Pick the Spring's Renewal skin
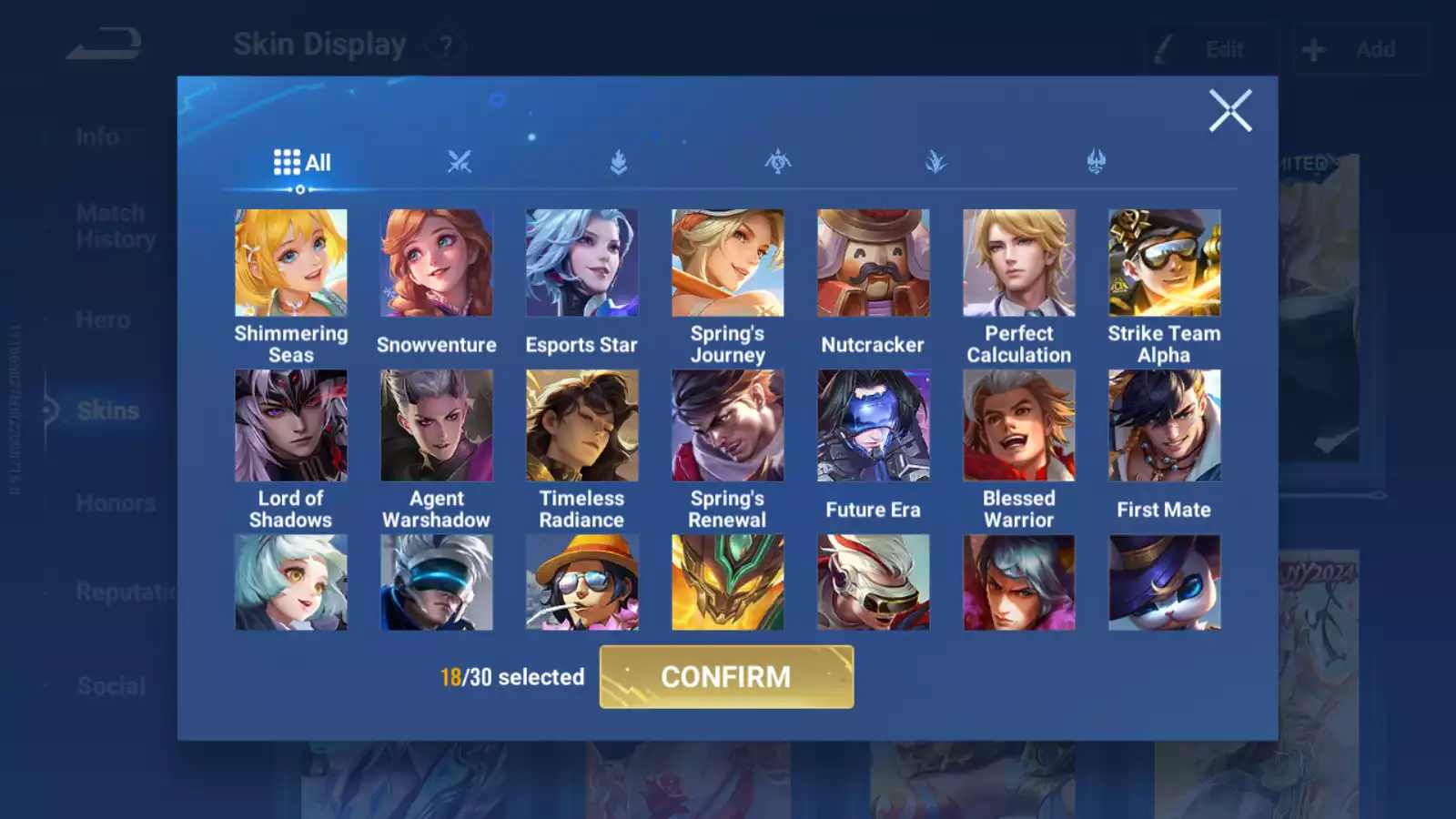Viewport: 1456px width, 819px height. point(728,425)
